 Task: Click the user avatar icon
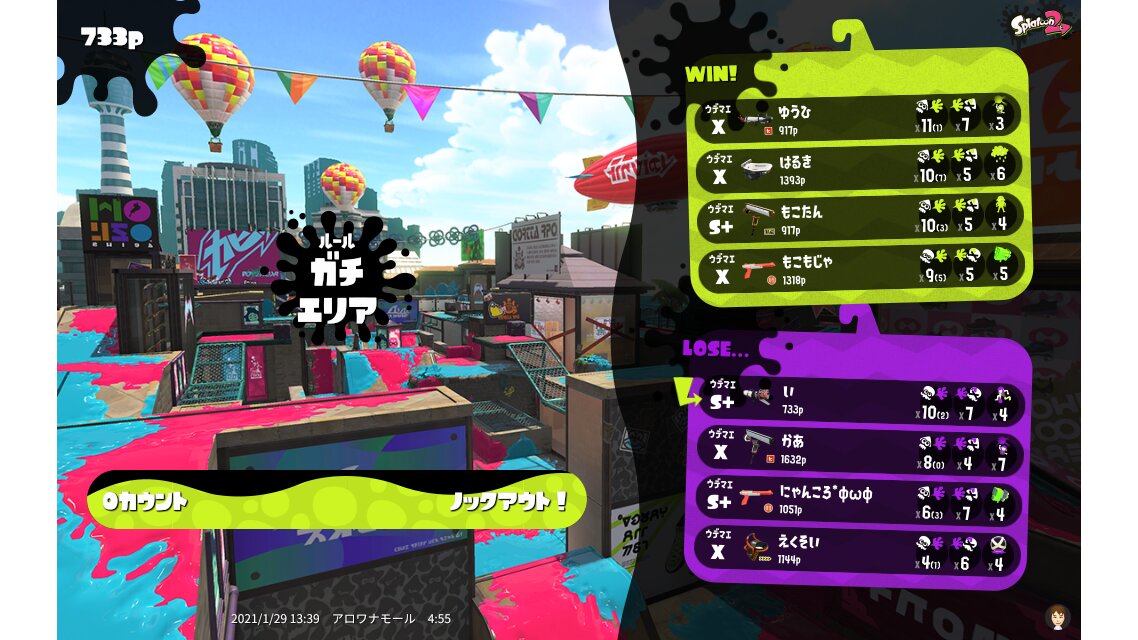(1057, 615)
